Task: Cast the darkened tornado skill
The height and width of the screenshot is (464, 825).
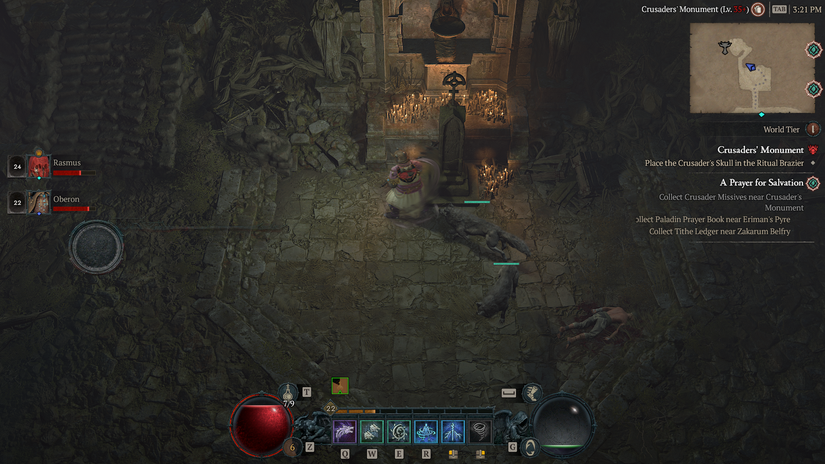Action: pyautogui.click(x=480, y=431)
